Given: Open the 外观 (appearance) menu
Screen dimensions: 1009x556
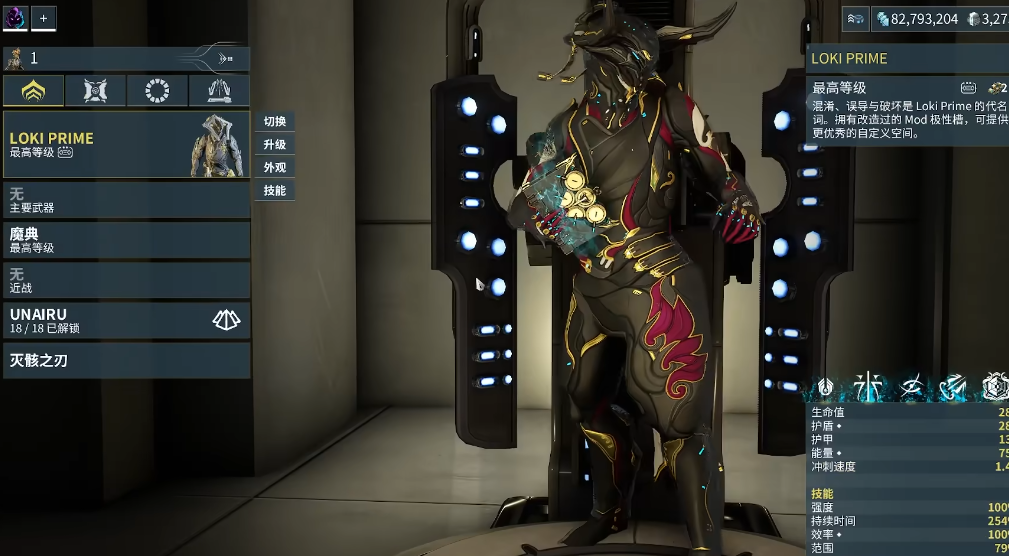Looking at the screenshot, I should (275, 167).
